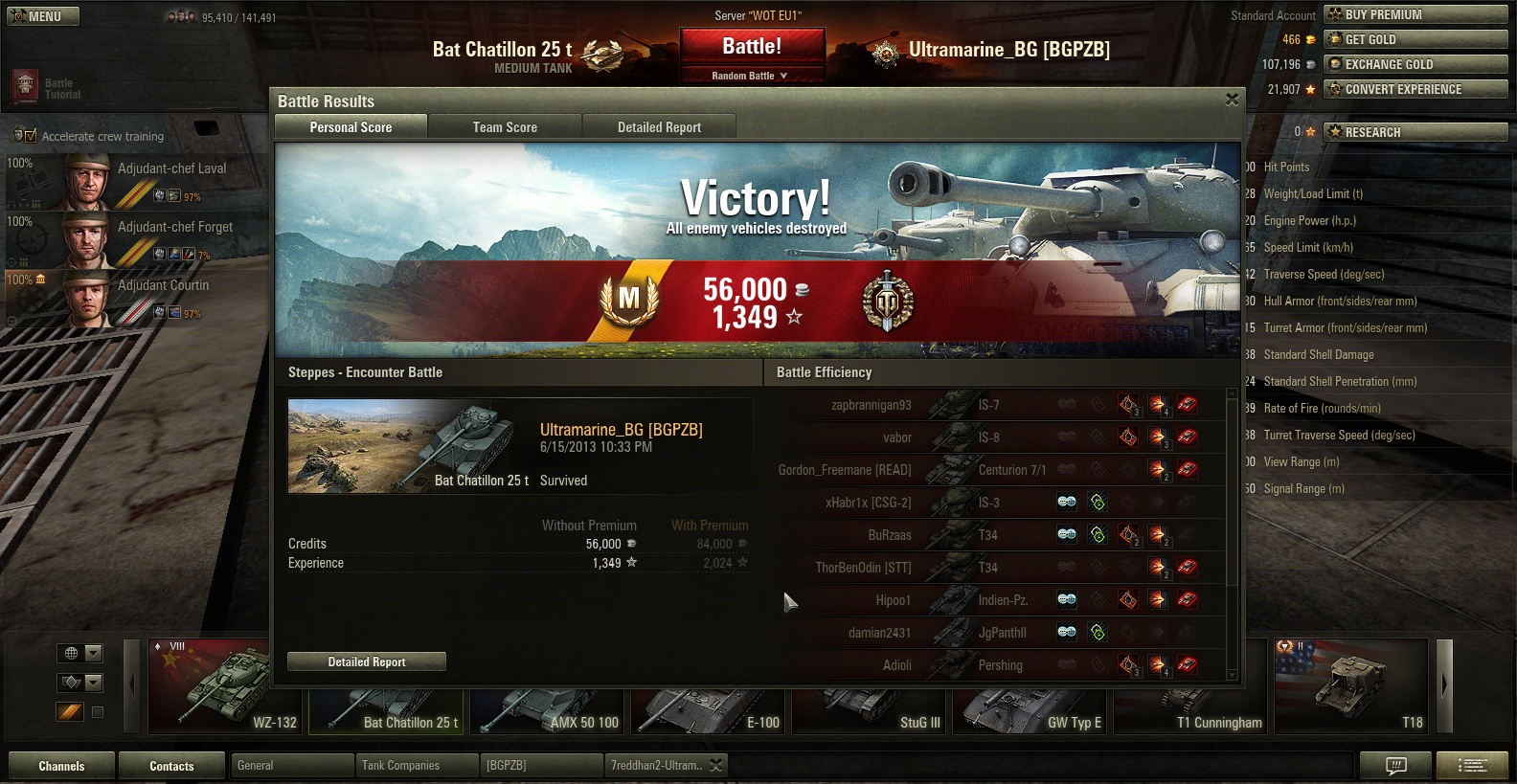
Task: Select the WZ-132 tank in the carousel
Action: [x=224, y=686]
